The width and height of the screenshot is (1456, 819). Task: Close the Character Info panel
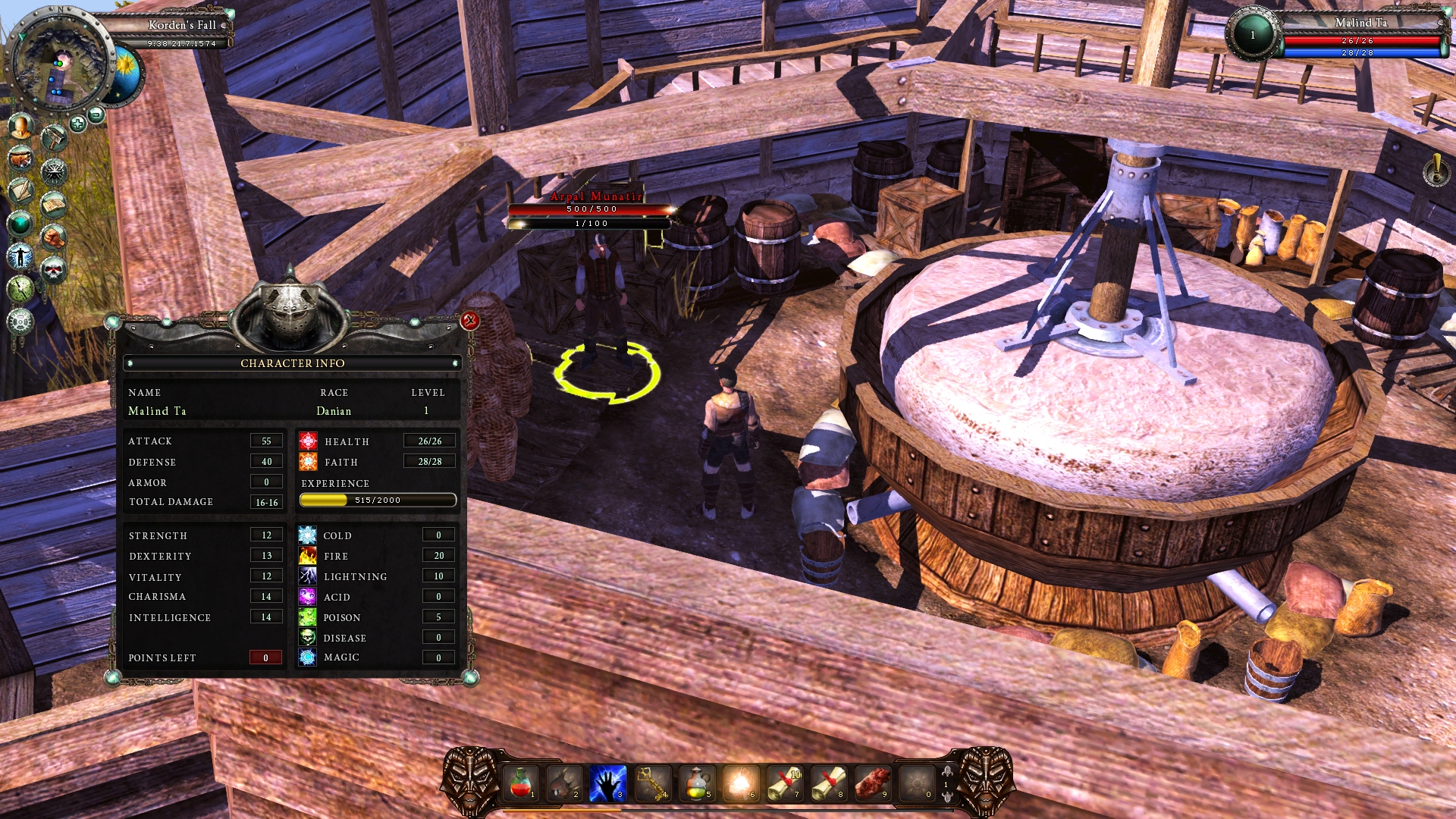[x=470, y=321]
